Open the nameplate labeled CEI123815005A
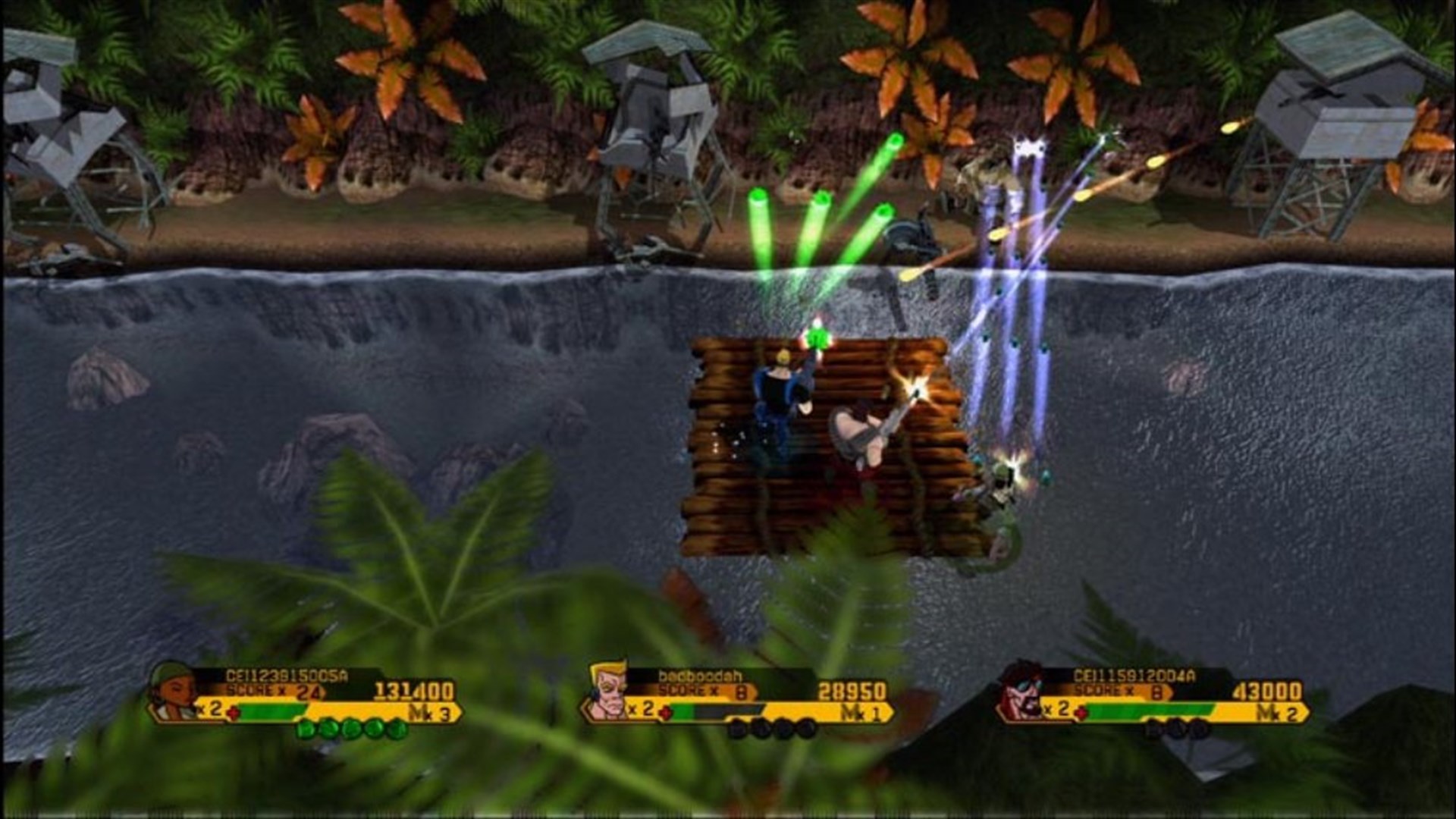 pos(284,677)
